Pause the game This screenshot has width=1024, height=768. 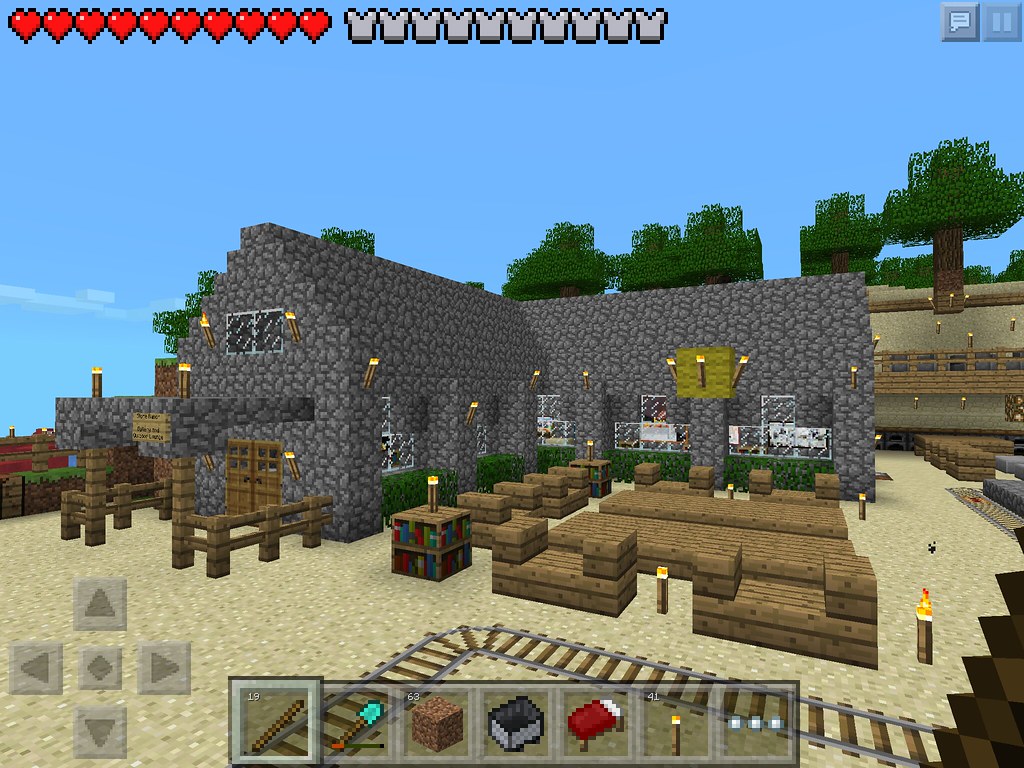point(1002,21)
